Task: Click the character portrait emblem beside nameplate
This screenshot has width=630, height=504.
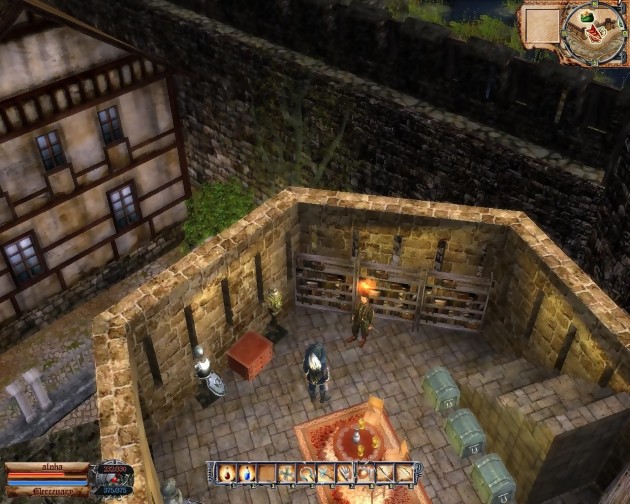Action: click(x=113, y=477)
